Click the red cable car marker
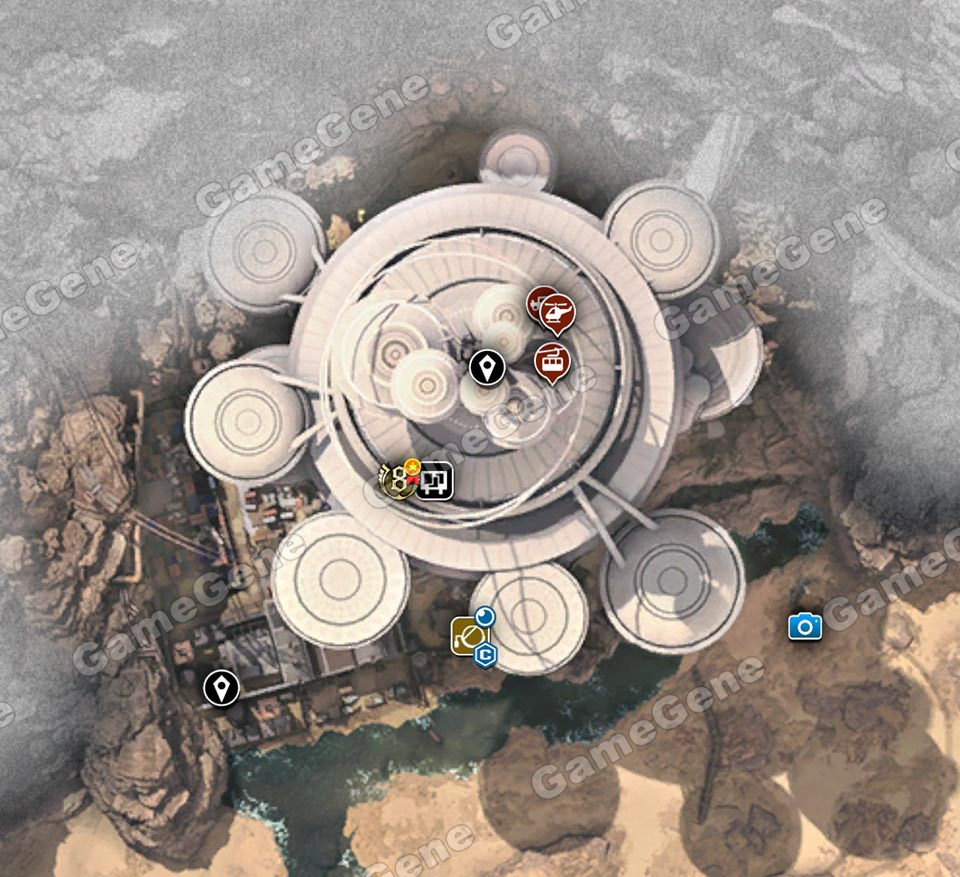This screenshot has height=877, width=960. (549, 361)
